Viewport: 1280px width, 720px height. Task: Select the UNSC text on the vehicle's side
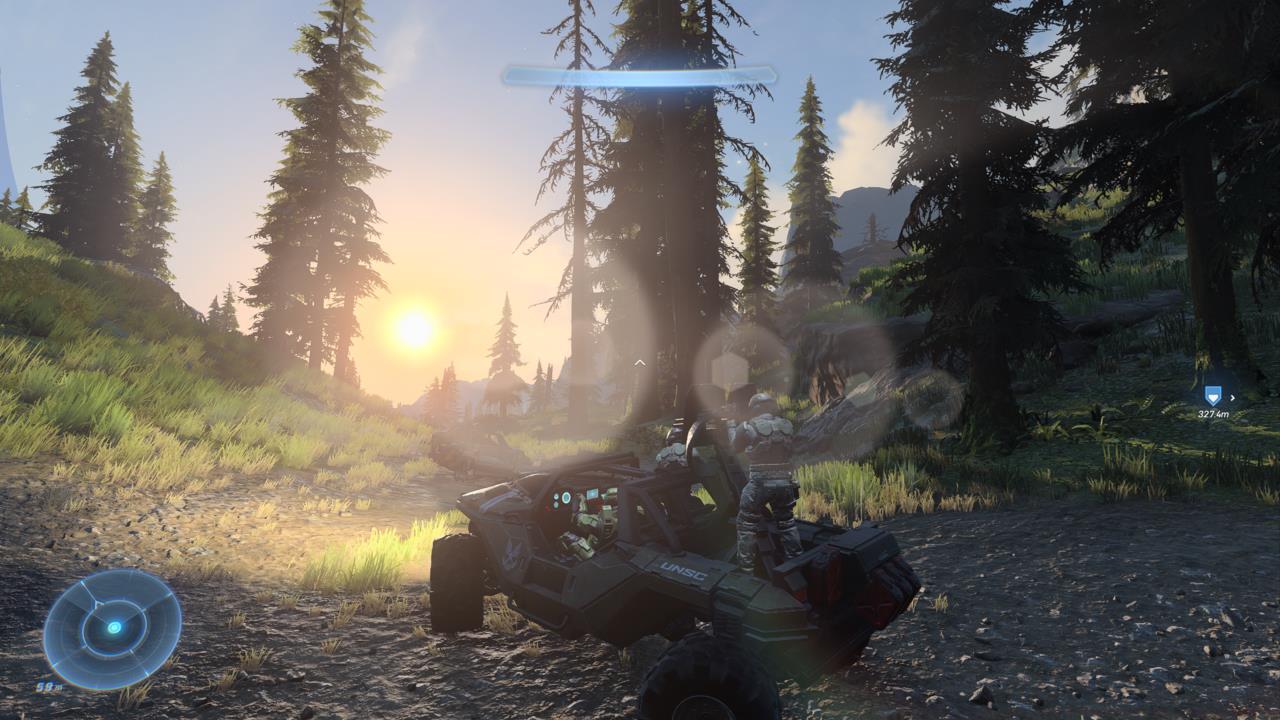(680, 570)
